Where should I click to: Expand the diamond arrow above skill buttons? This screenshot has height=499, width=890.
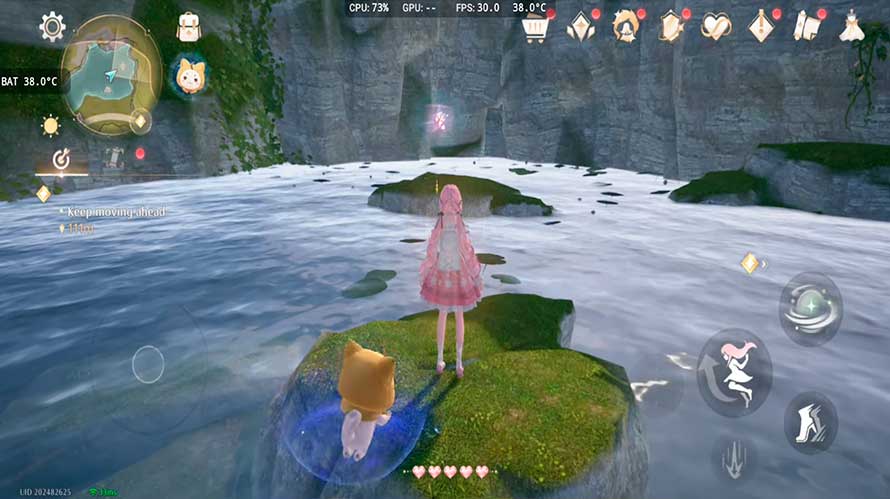point(751,263)
